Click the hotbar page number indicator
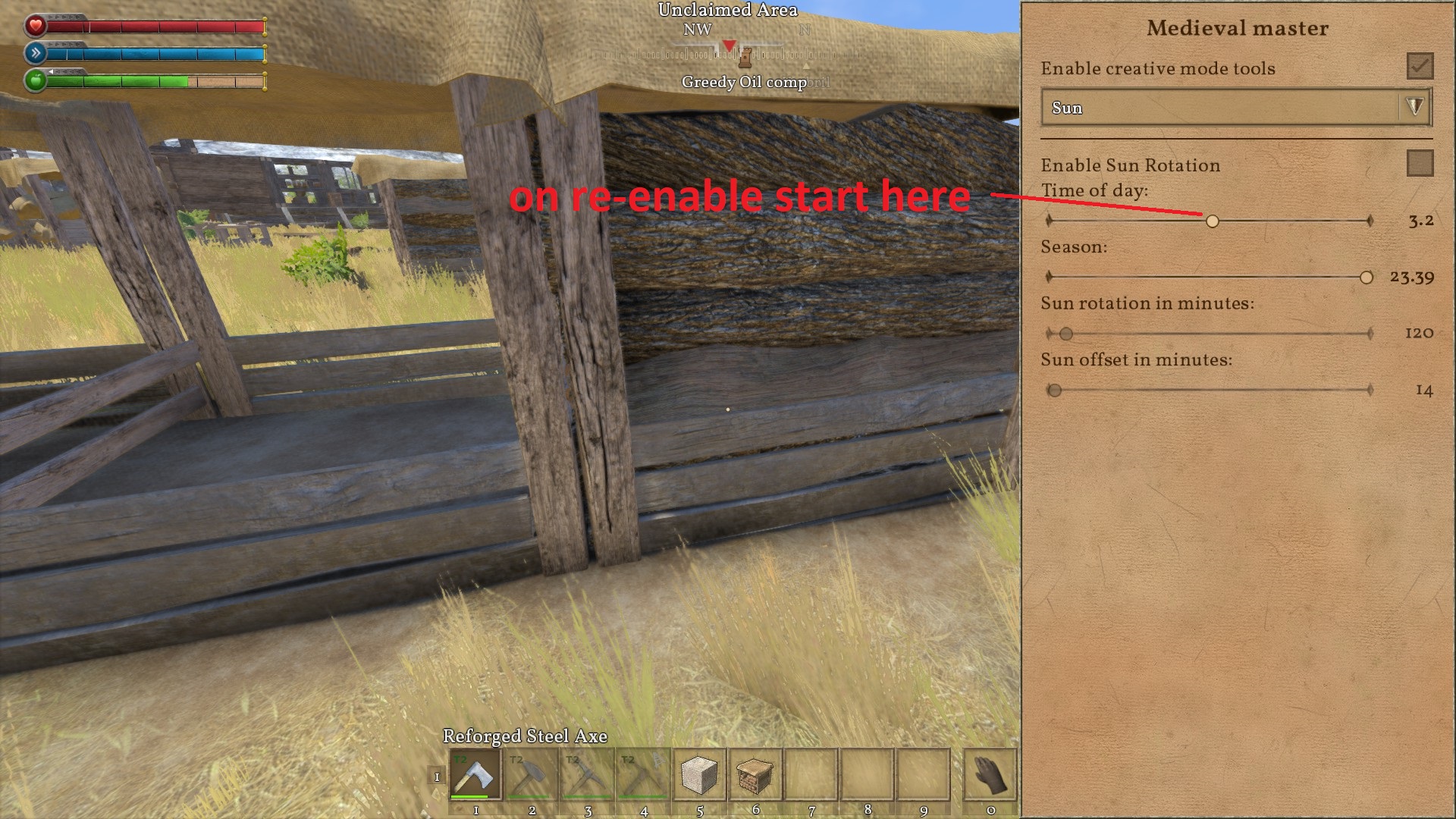The image size is (1456, 819). (437, 777)
